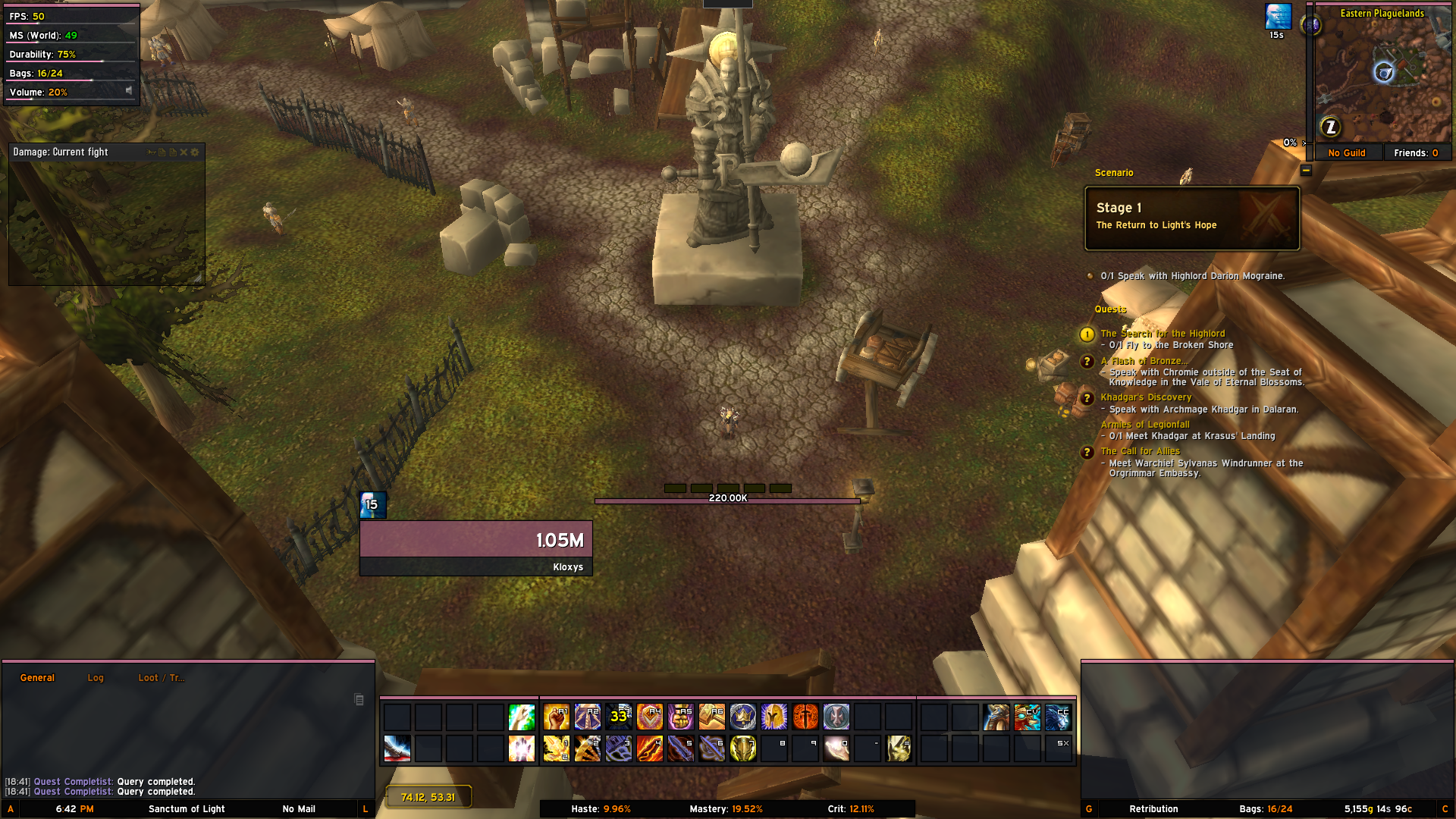Image resolution: width=1456 pixels, height=819 pixels.
Task: Reset the damage meter with X icon
Action: pyautogui.click(x=184, y=152)
